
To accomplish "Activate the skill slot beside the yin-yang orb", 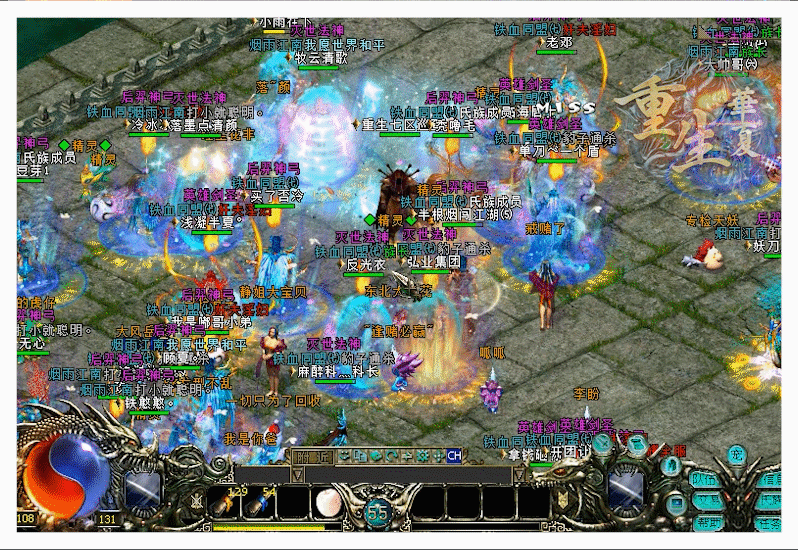I will 141,488.
